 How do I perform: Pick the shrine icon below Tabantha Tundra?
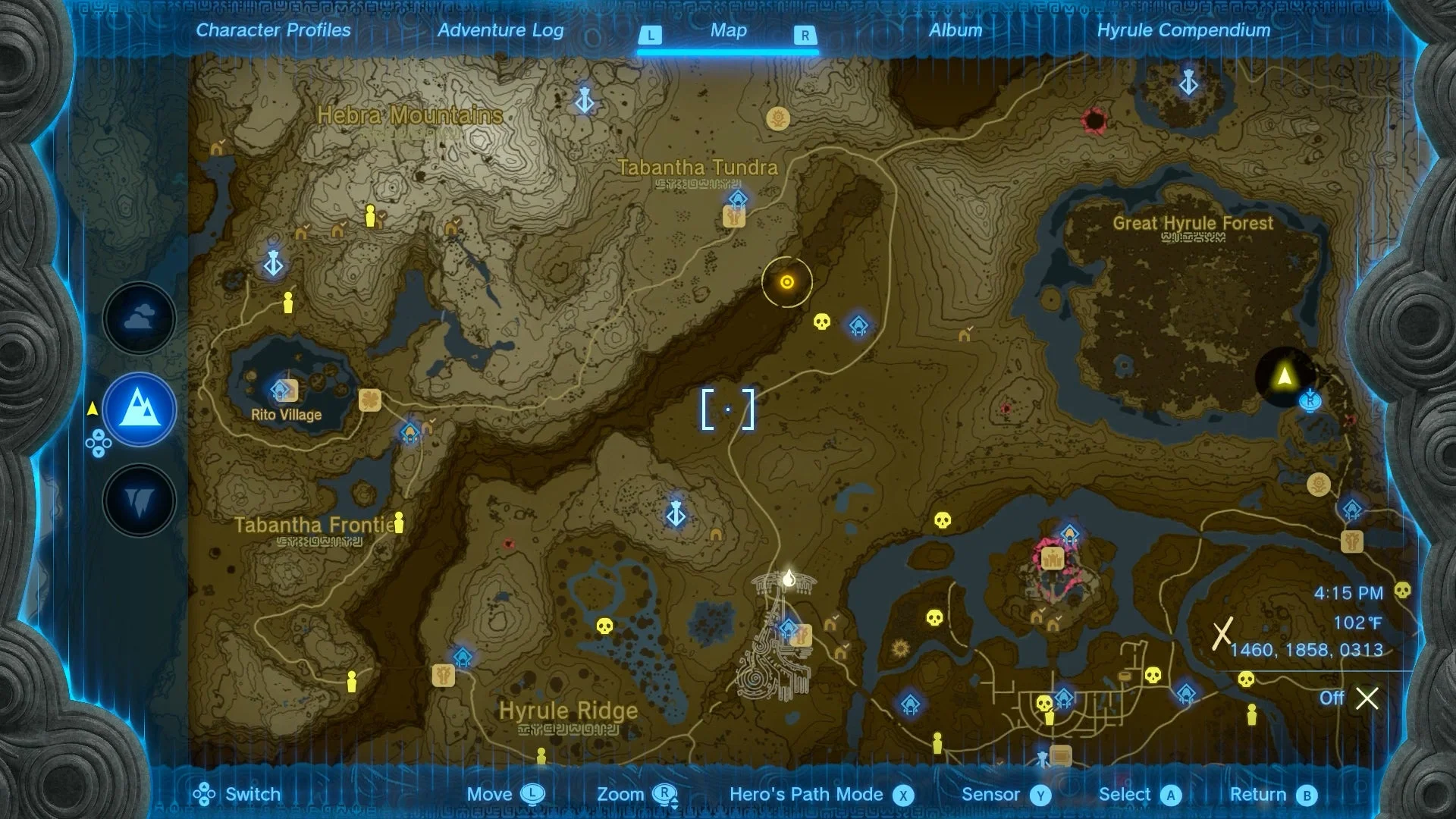pos(737,200)
